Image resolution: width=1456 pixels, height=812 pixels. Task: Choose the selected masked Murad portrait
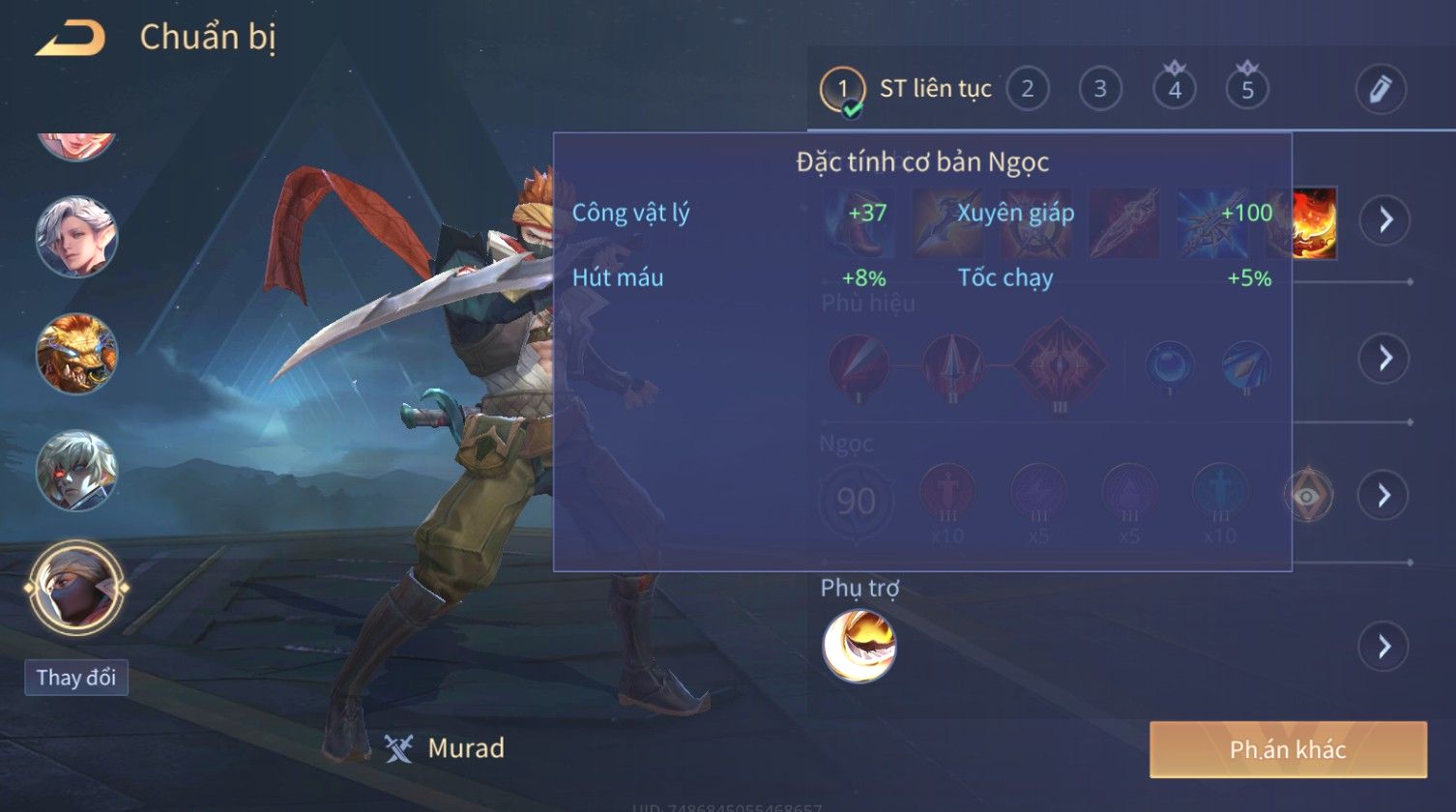pos(76,587)
